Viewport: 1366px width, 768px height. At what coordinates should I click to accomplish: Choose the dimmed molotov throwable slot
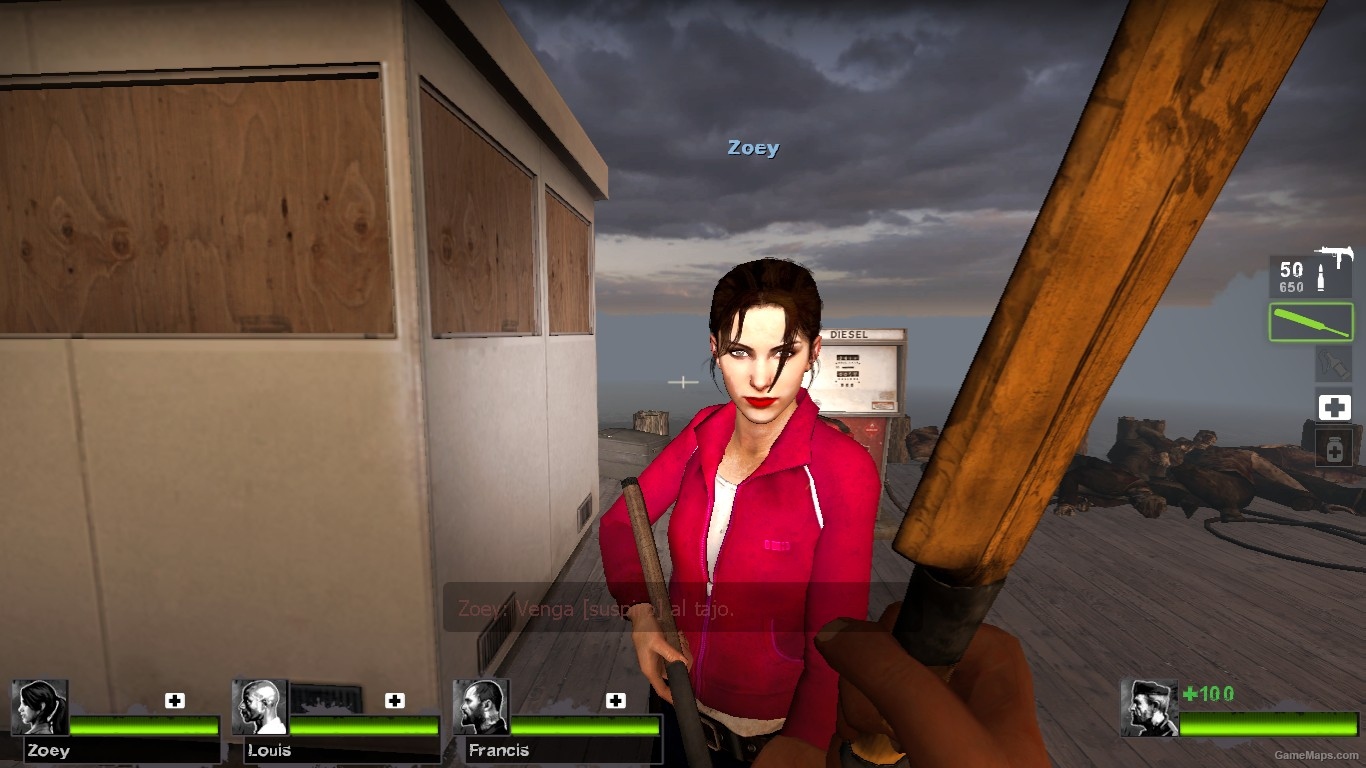(1333, 364)
